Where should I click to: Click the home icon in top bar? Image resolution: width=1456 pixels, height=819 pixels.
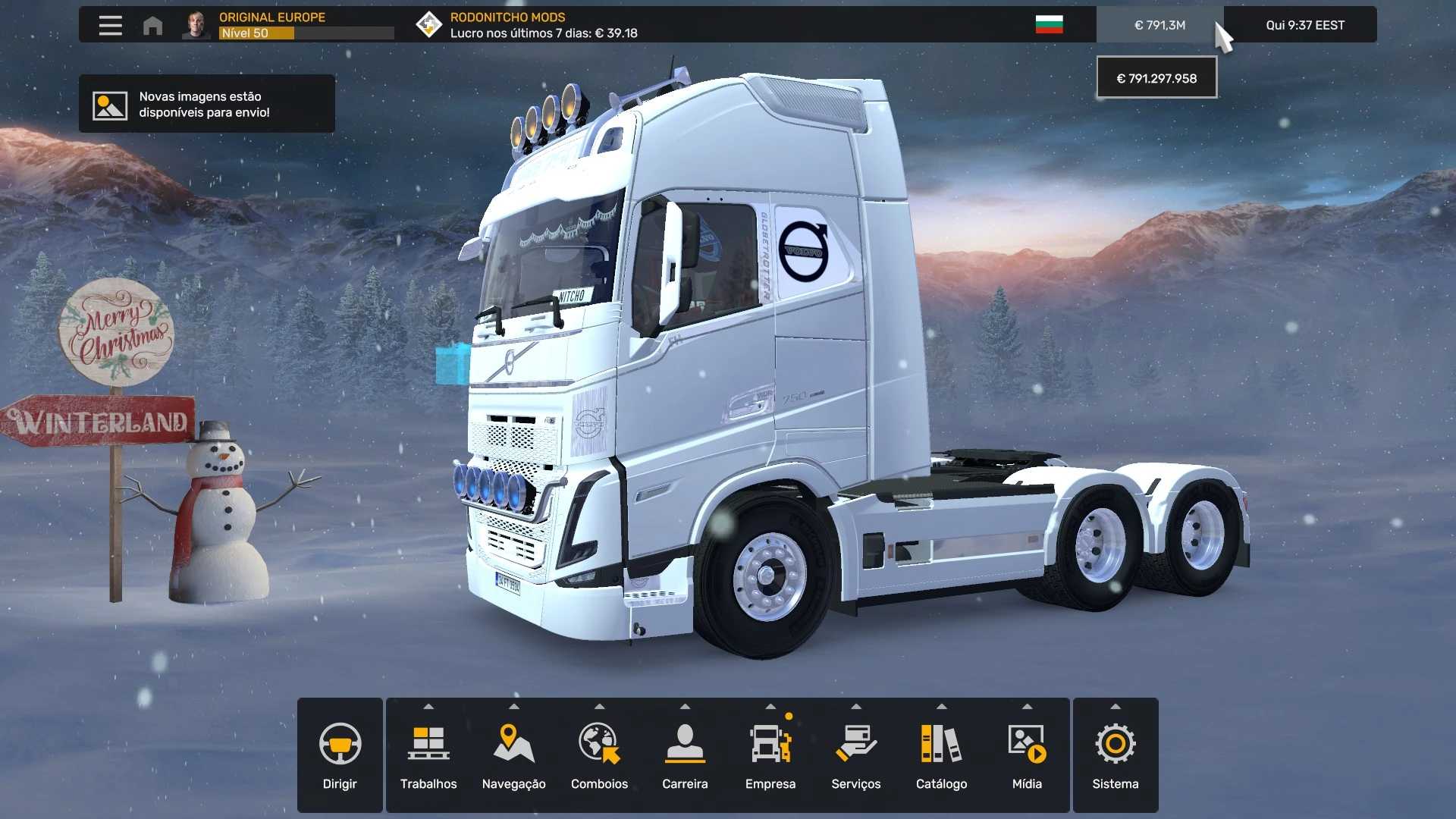coord(152,26)
